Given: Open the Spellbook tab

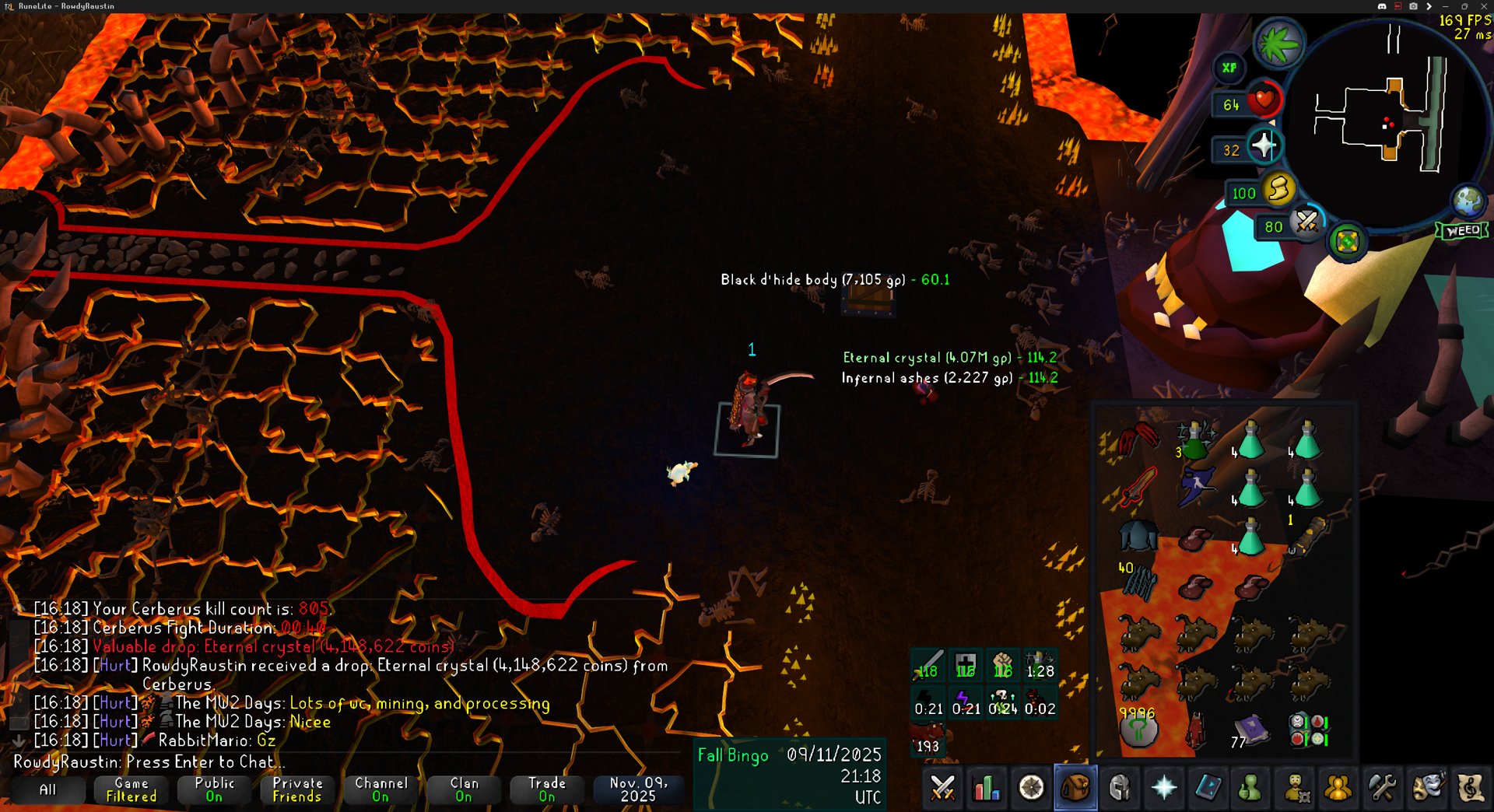Looking at the screenshot, I should tap(1208, 788).
